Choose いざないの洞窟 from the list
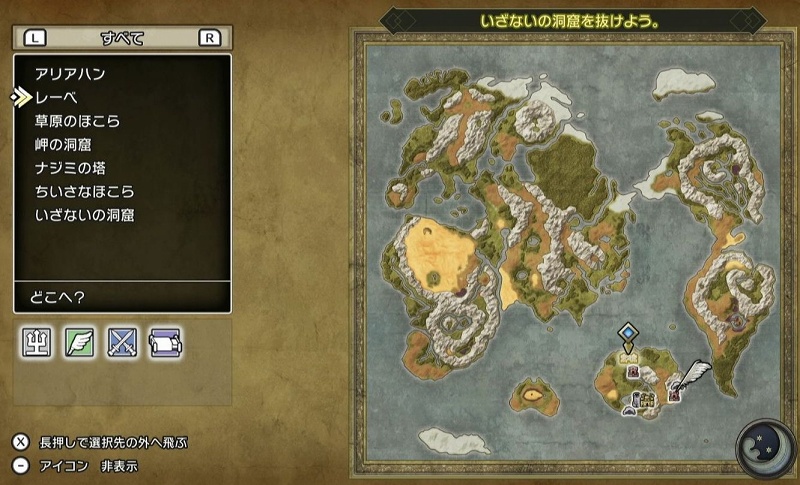 [84, 215]
